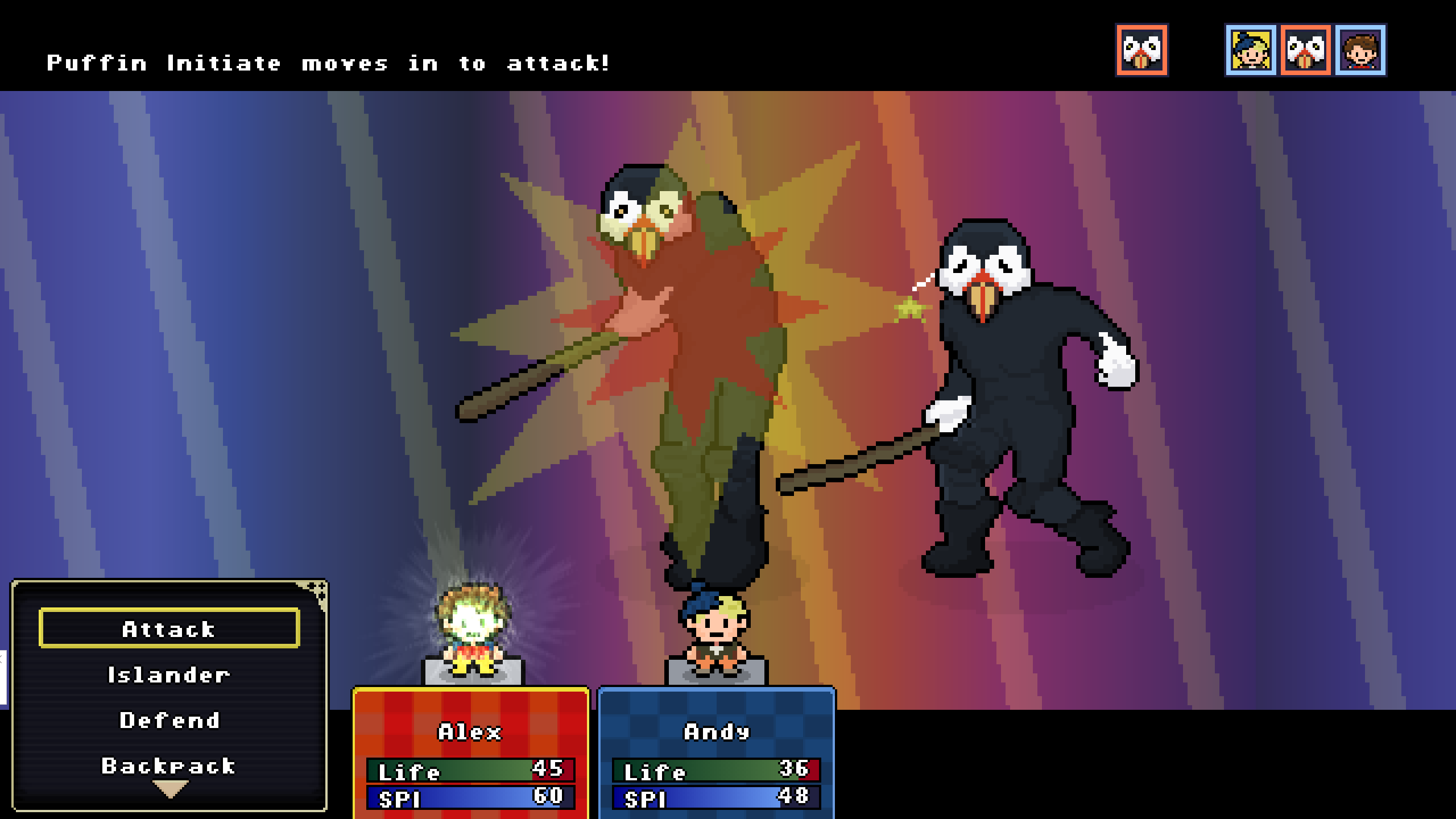Select the Attack command

(x=169, y=628)
